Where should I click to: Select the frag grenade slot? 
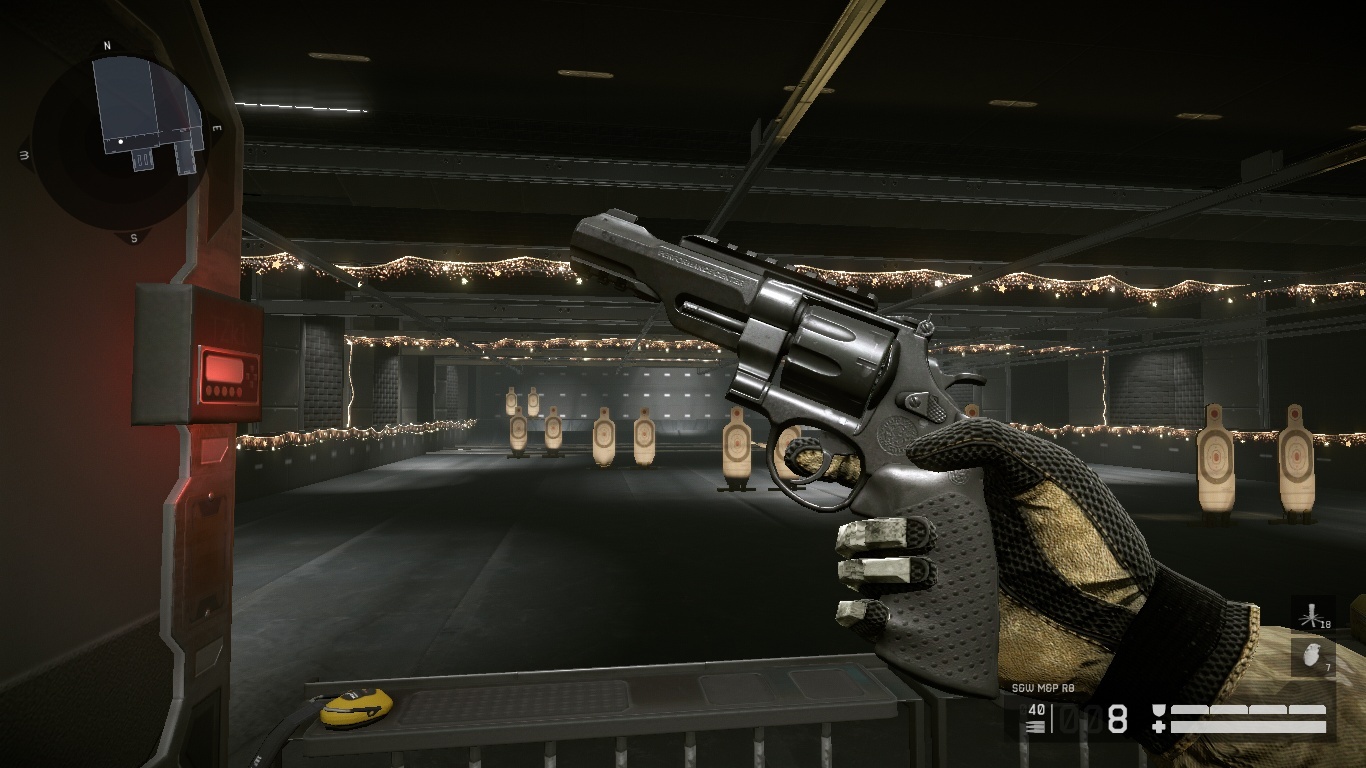(x=1312, y=657)
